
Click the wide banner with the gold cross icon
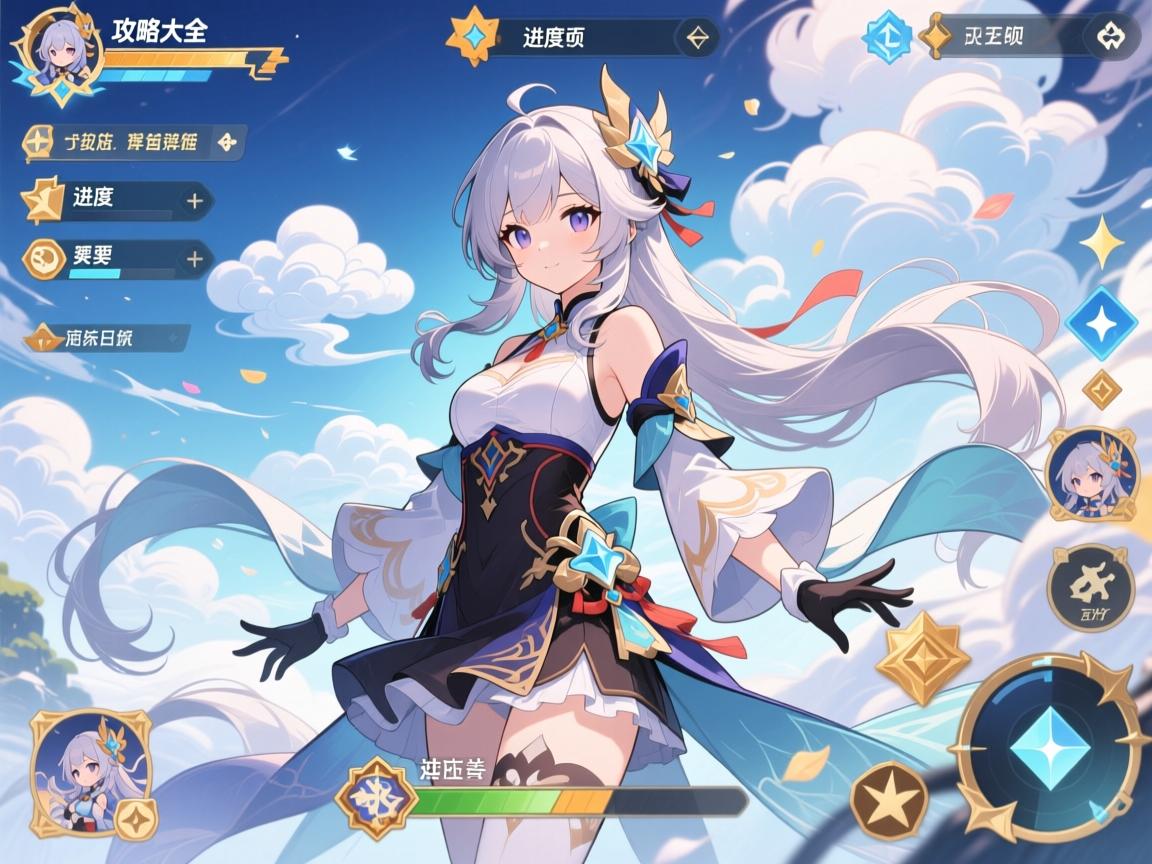134,142
